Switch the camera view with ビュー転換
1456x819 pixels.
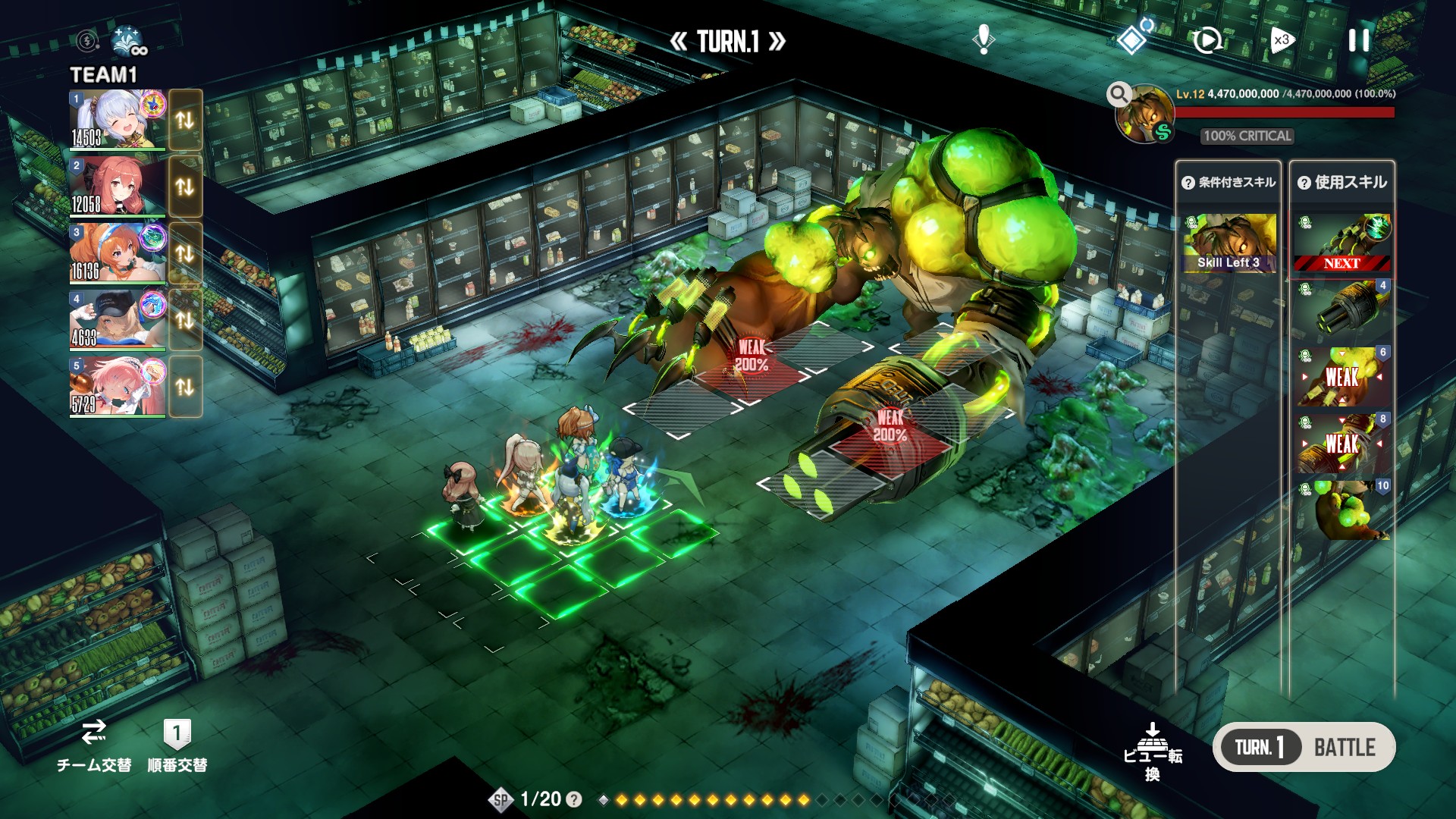[1153, 751]
